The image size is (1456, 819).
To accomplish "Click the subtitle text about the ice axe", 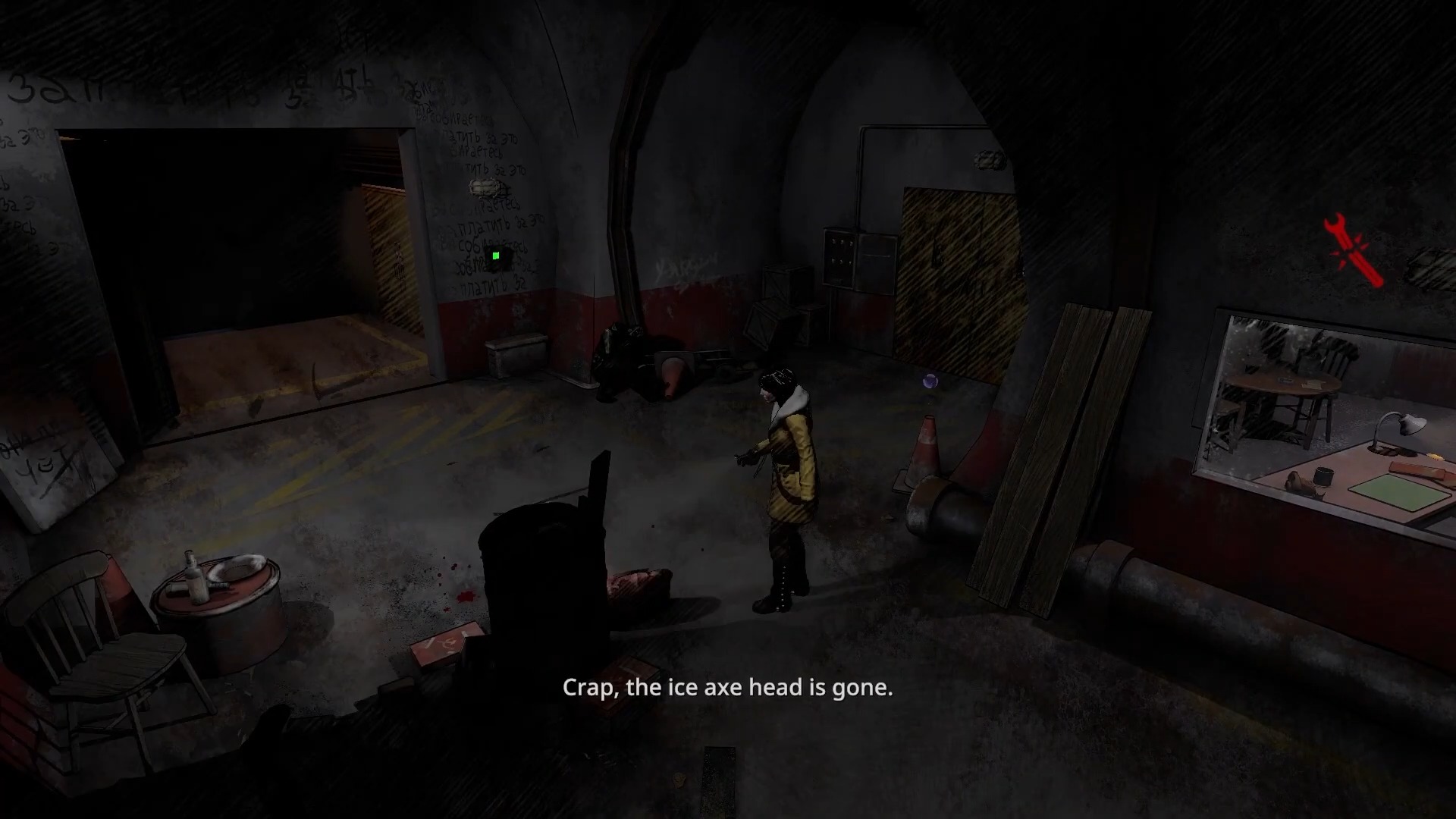I will [726, 688].
